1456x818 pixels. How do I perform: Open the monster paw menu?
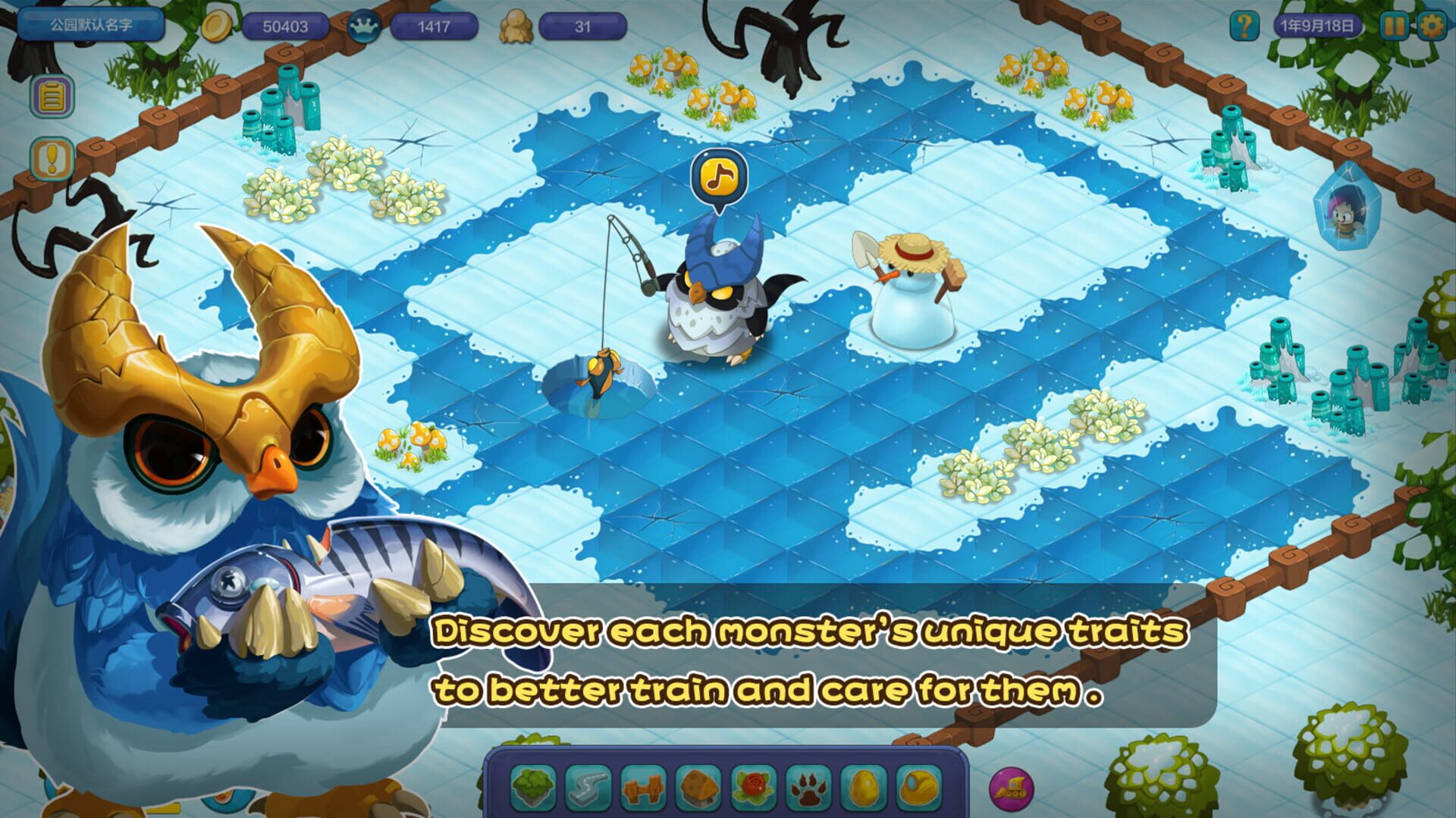[807, 788]
